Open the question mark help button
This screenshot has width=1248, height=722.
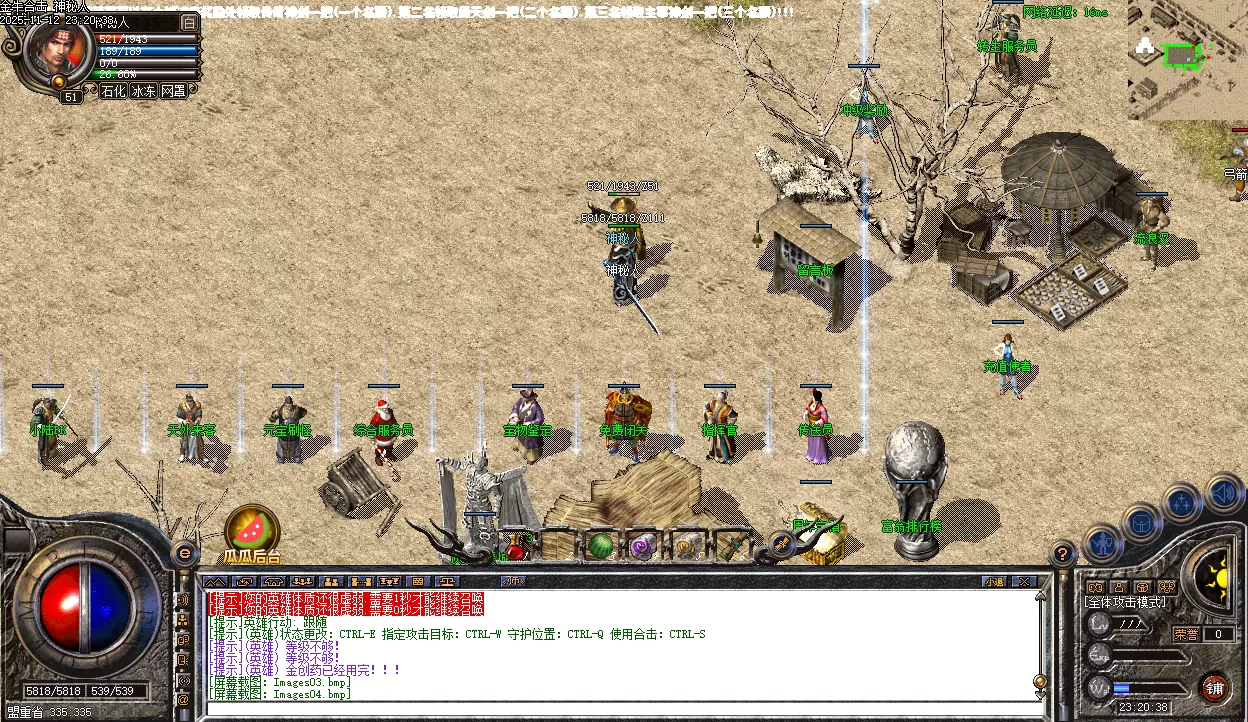pos(1063,552)
